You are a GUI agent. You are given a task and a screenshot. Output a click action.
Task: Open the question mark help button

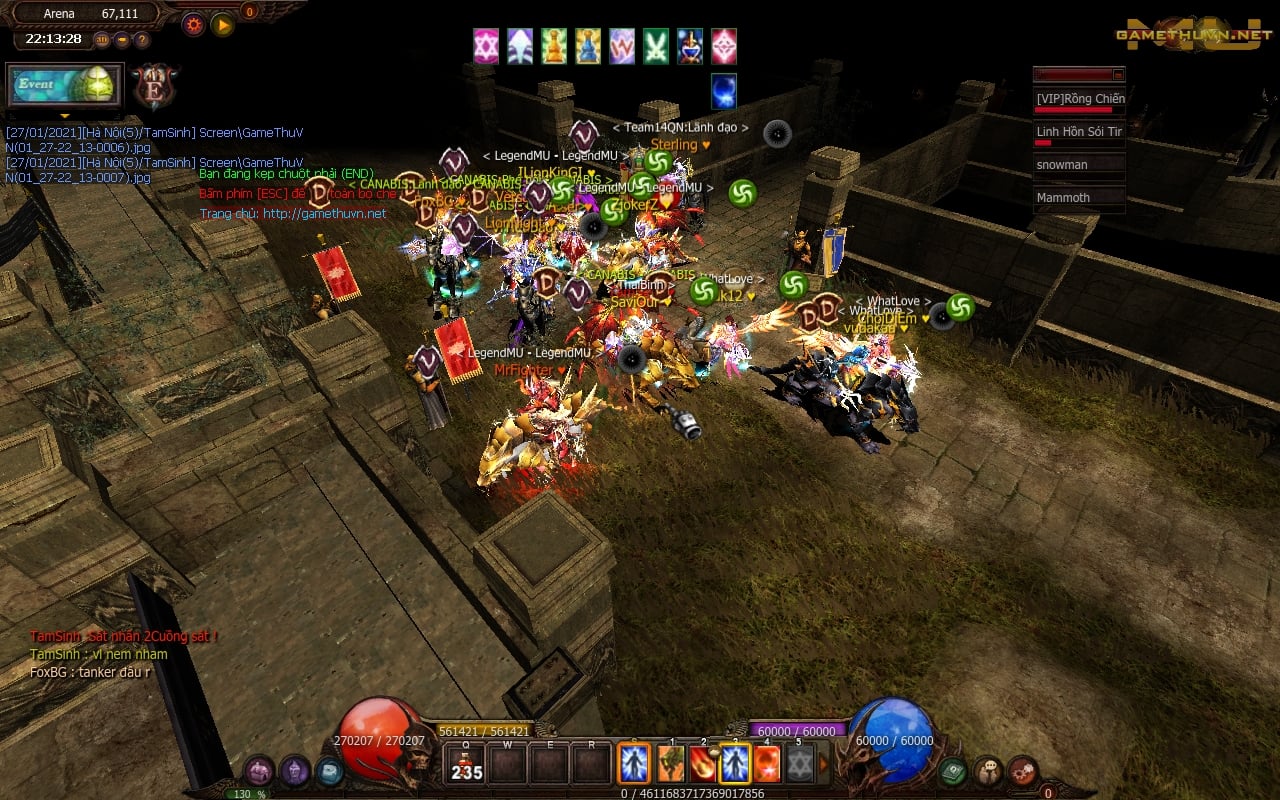142,40
